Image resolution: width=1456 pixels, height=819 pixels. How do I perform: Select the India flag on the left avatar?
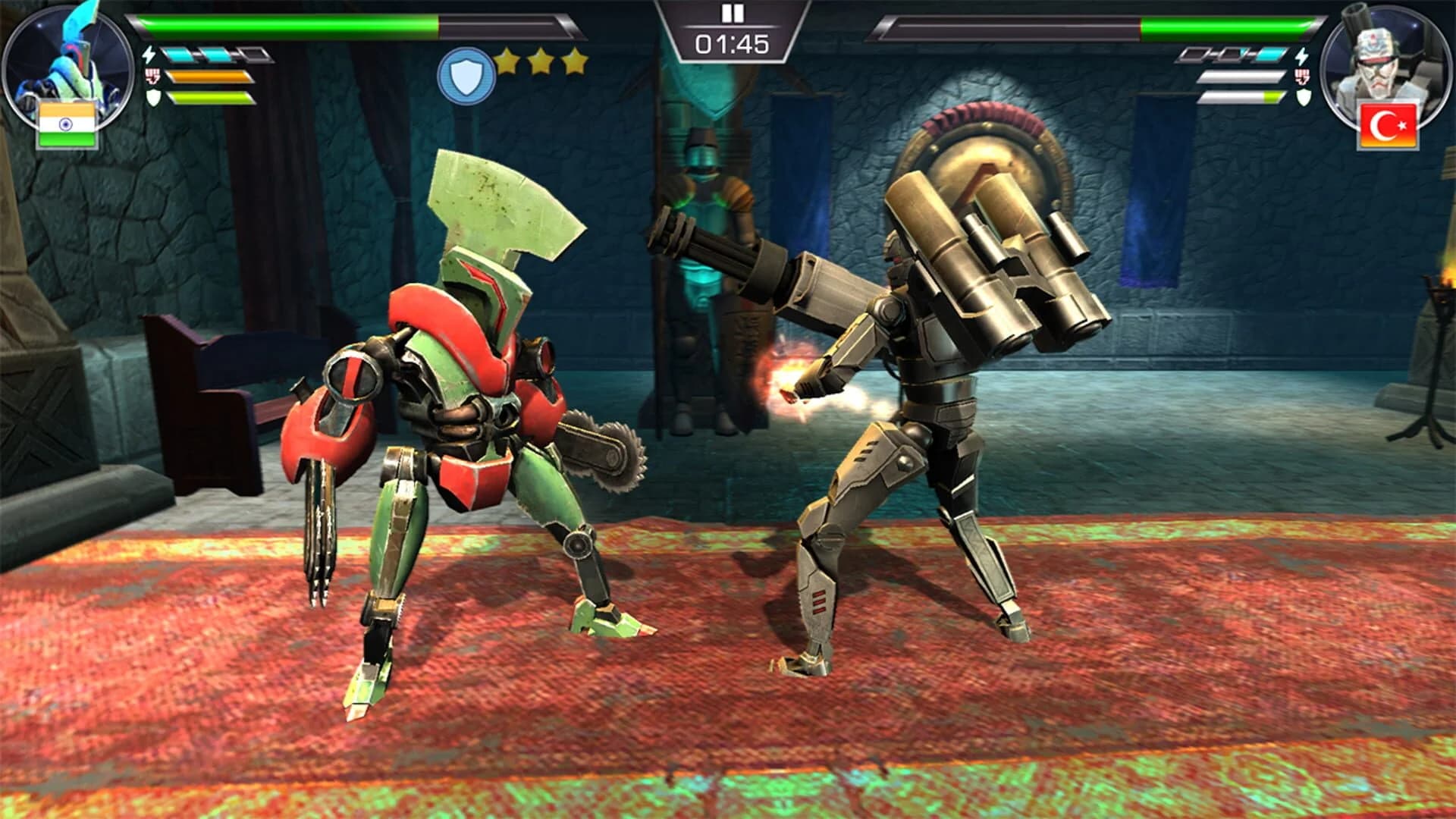click(67, 124)
